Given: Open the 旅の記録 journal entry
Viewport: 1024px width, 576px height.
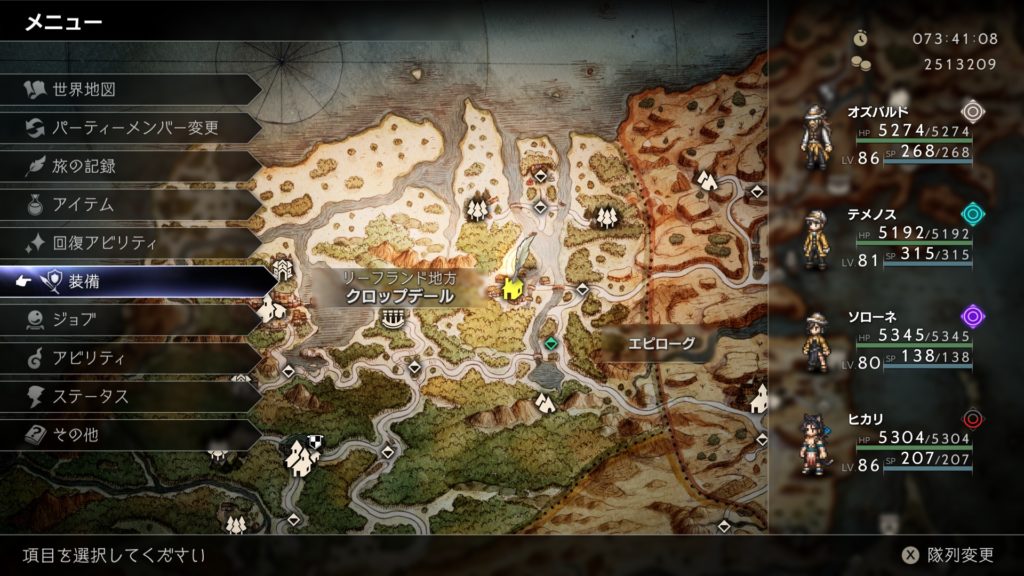Looking at the screenshot, I should pyautogui.click(x=84, y=166).
